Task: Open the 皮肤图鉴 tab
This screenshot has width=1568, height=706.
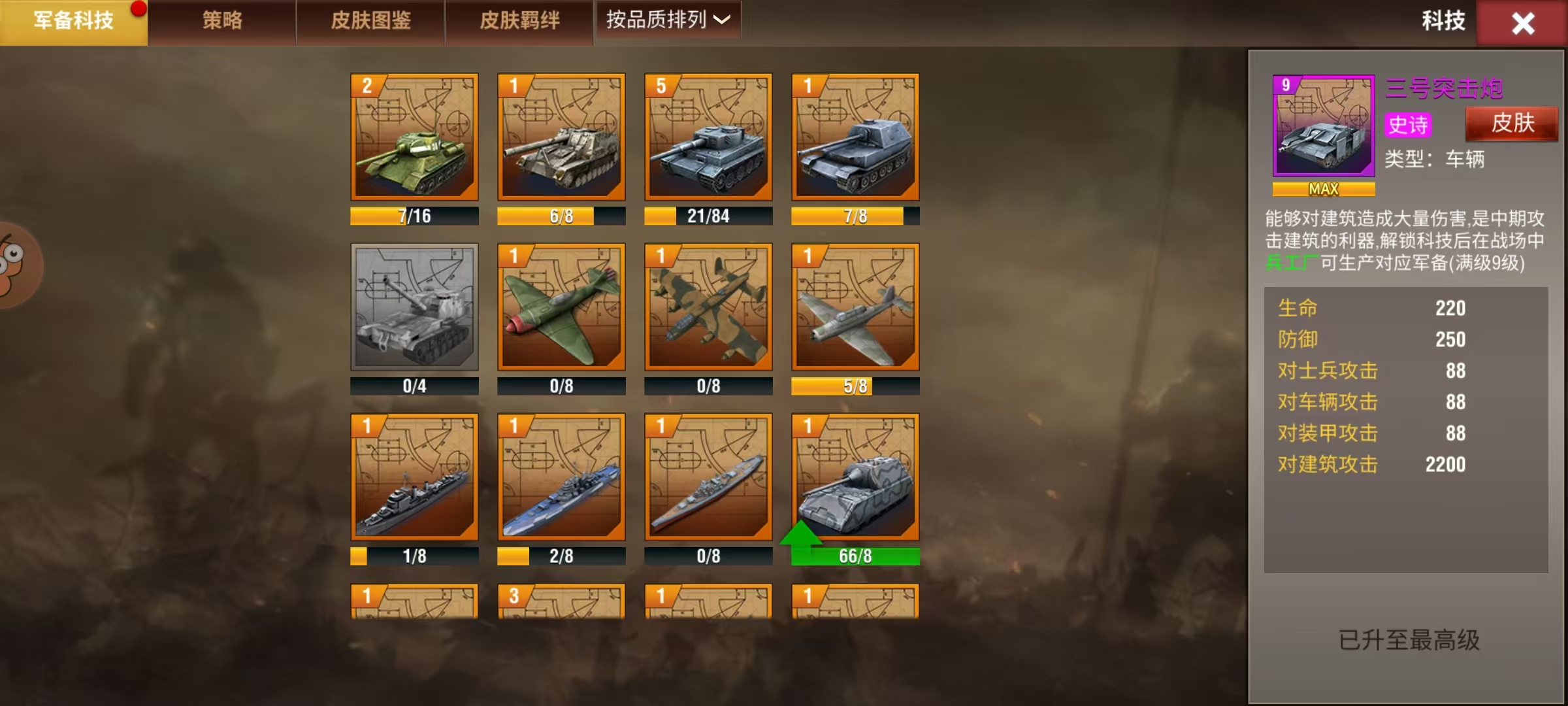Action: [371, 20]
